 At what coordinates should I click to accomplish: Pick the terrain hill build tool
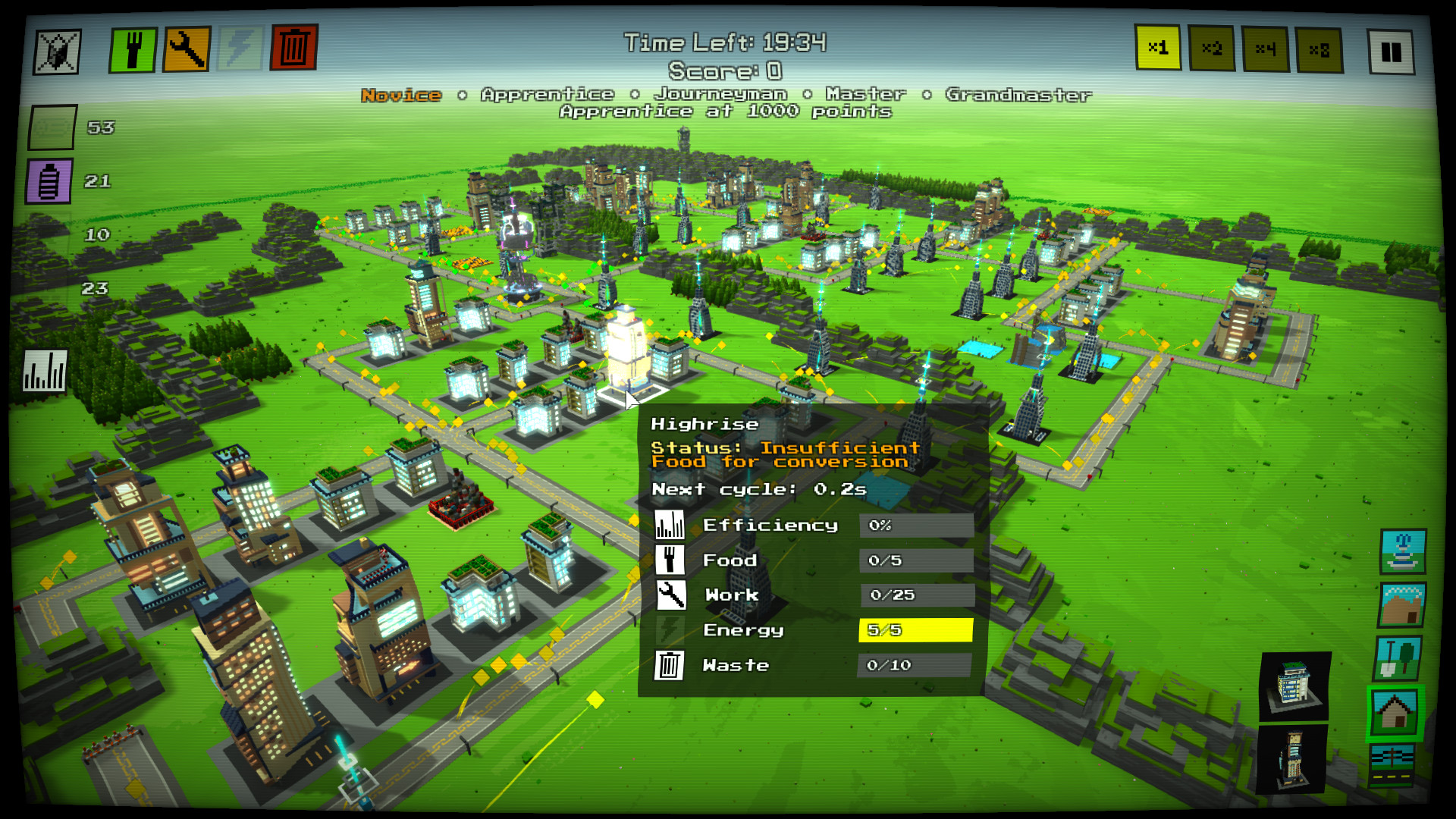click(1401, 604)
